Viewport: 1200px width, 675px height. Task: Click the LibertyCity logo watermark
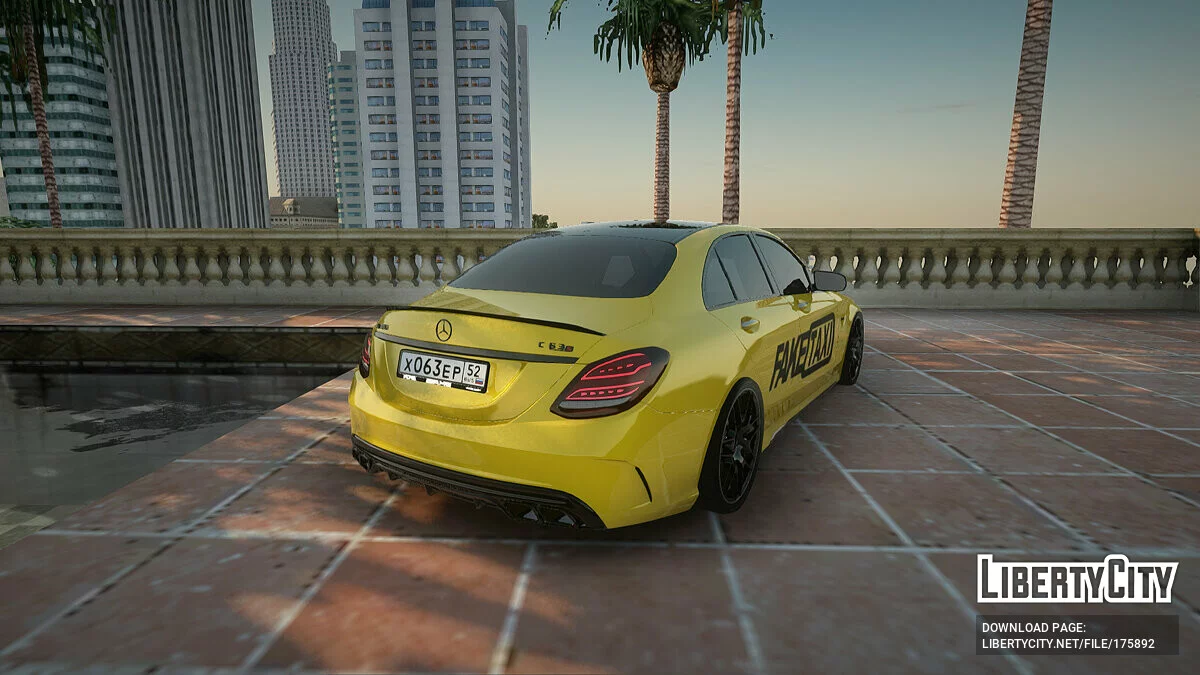pos(1077,579)
